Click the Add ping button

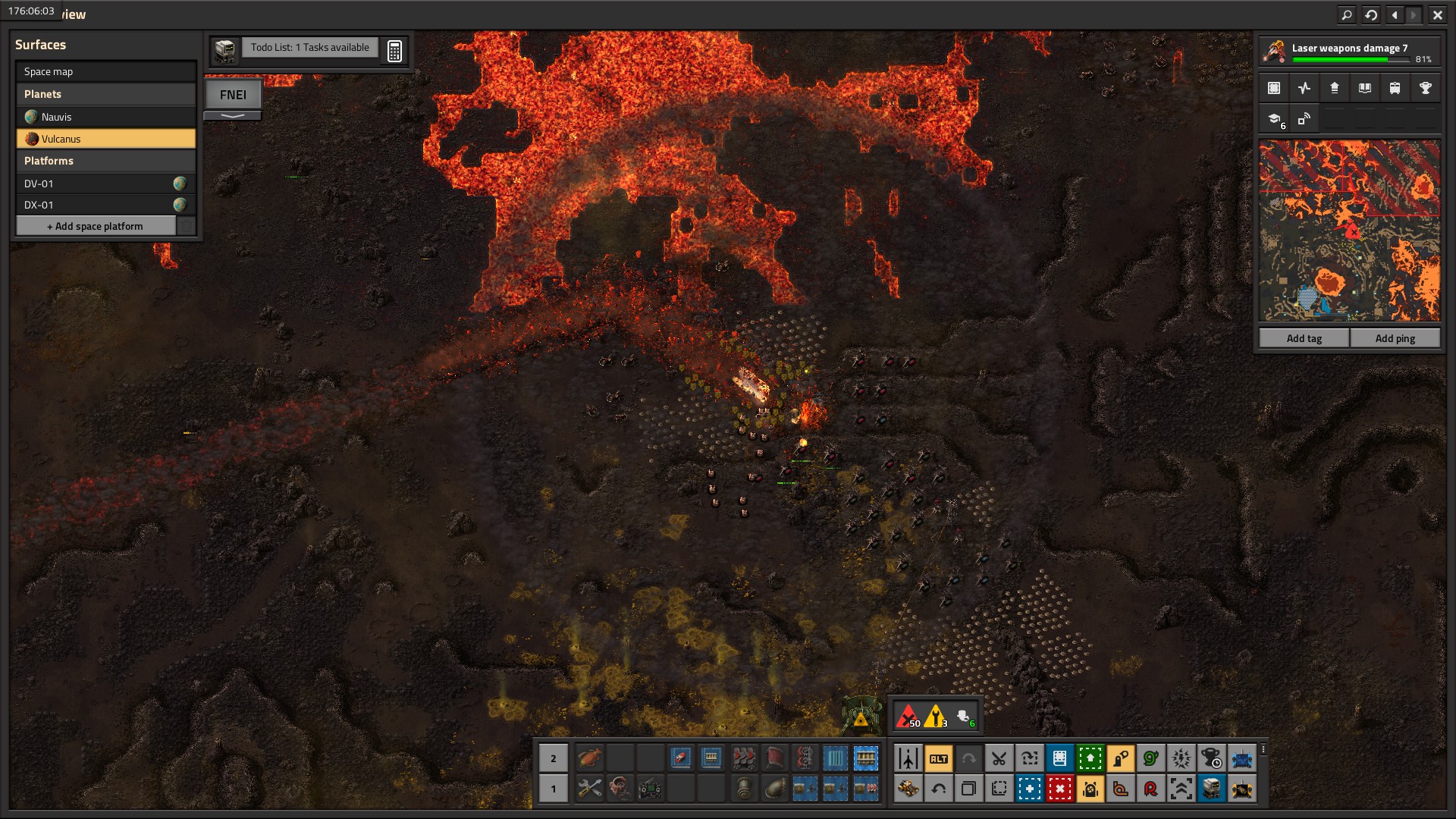(1395, 338)
